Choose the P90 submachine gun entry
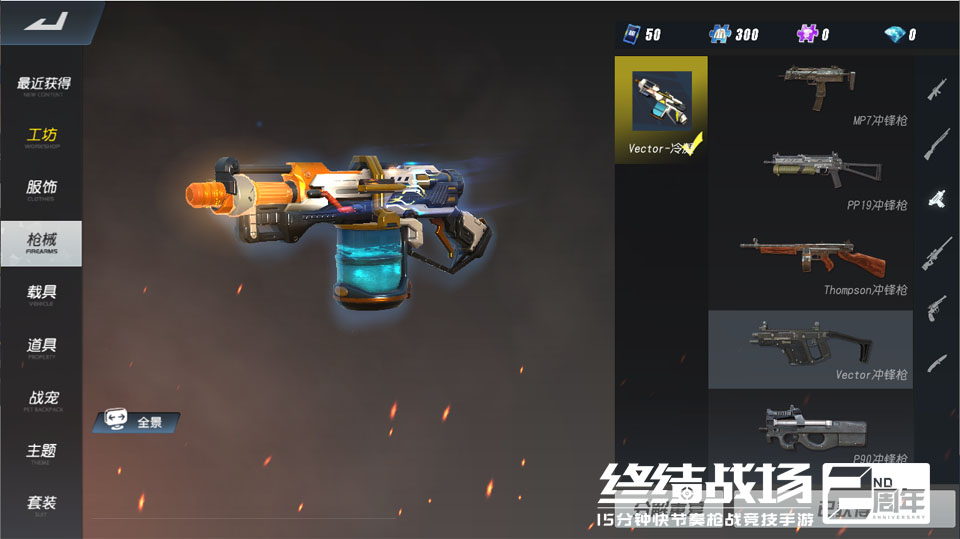This screenshot has height=539, width=960. pos(811,430)
